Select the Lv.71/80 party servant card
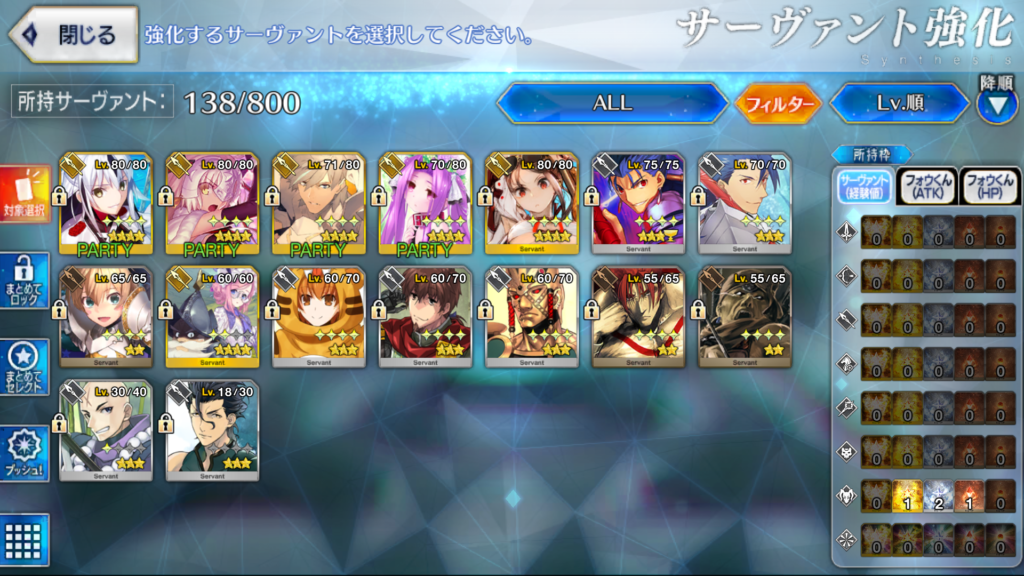 tap(319, 205)
